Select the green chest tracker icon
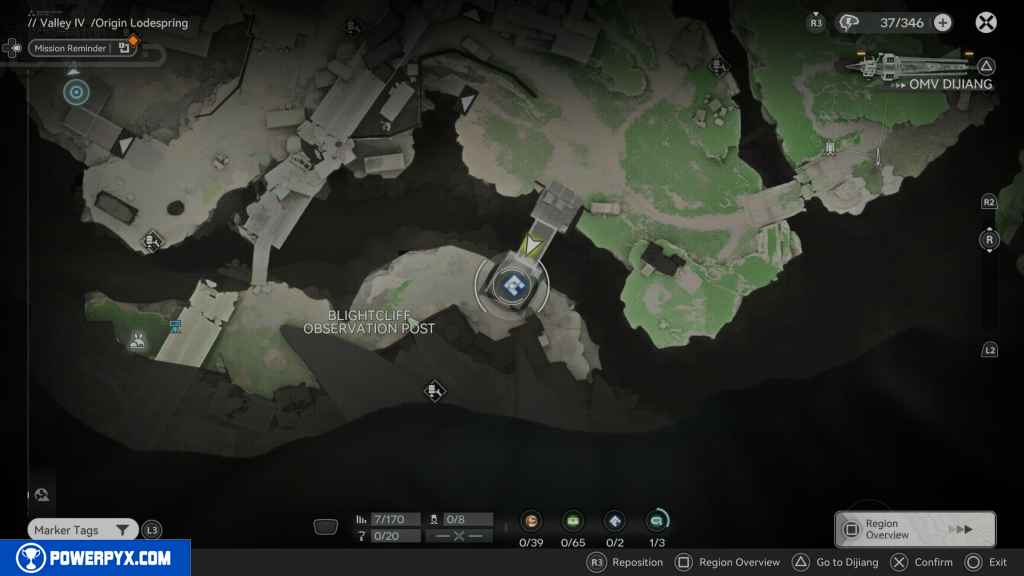Image resolution: width=1024 pixels, height=576 pixels. click(x=573, y=521)
